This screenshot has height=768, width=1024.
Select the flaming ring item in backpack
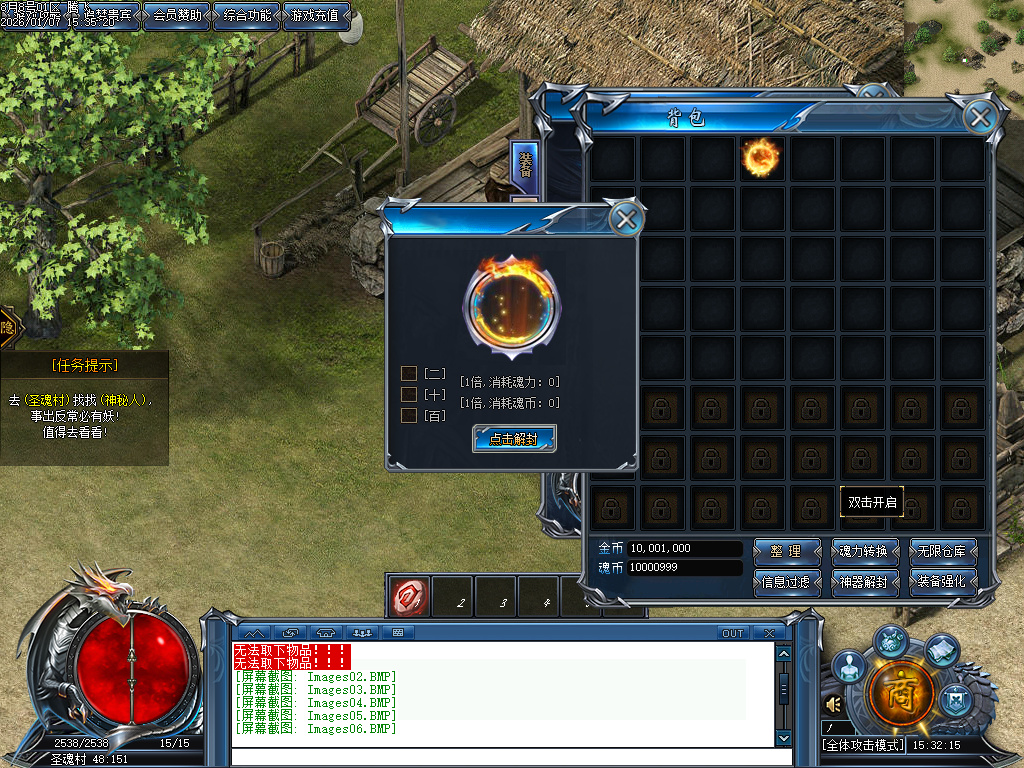tap(761, 157)
